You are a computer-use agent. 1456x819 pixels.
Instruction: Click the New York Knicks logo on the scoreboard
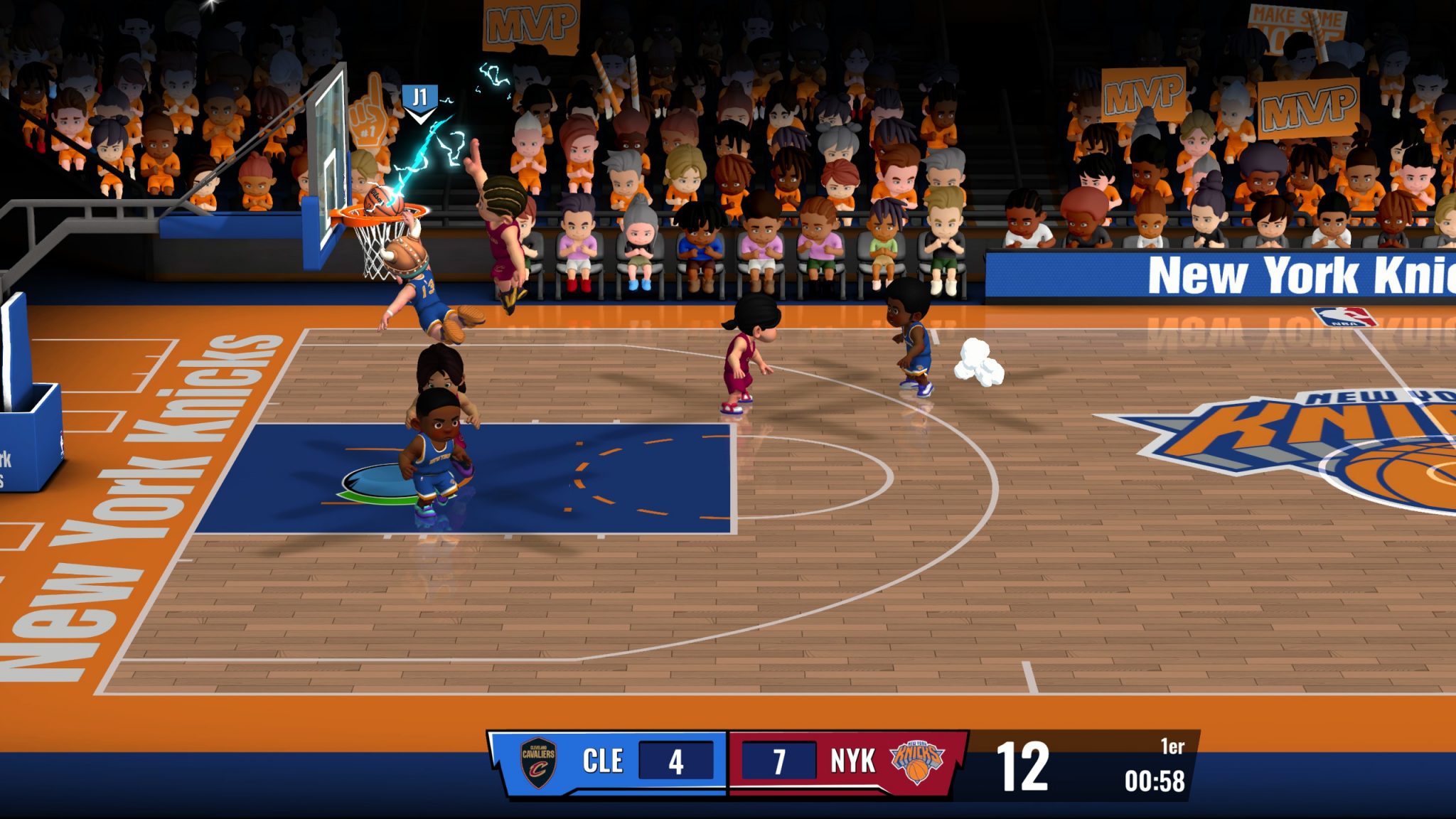917,761
